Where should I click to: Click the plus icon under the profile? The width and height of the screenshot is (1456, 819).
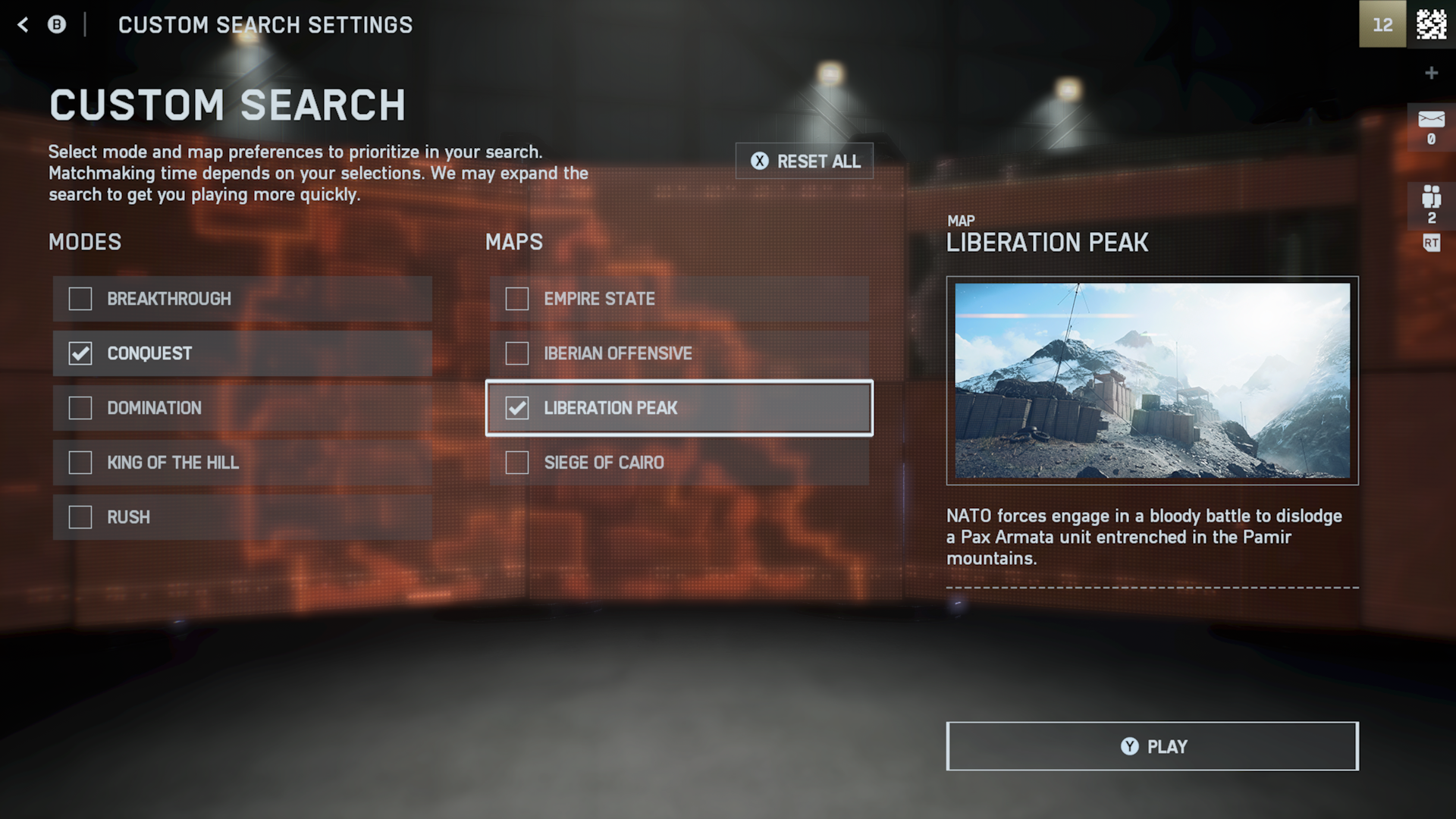tap(1431, 73)
